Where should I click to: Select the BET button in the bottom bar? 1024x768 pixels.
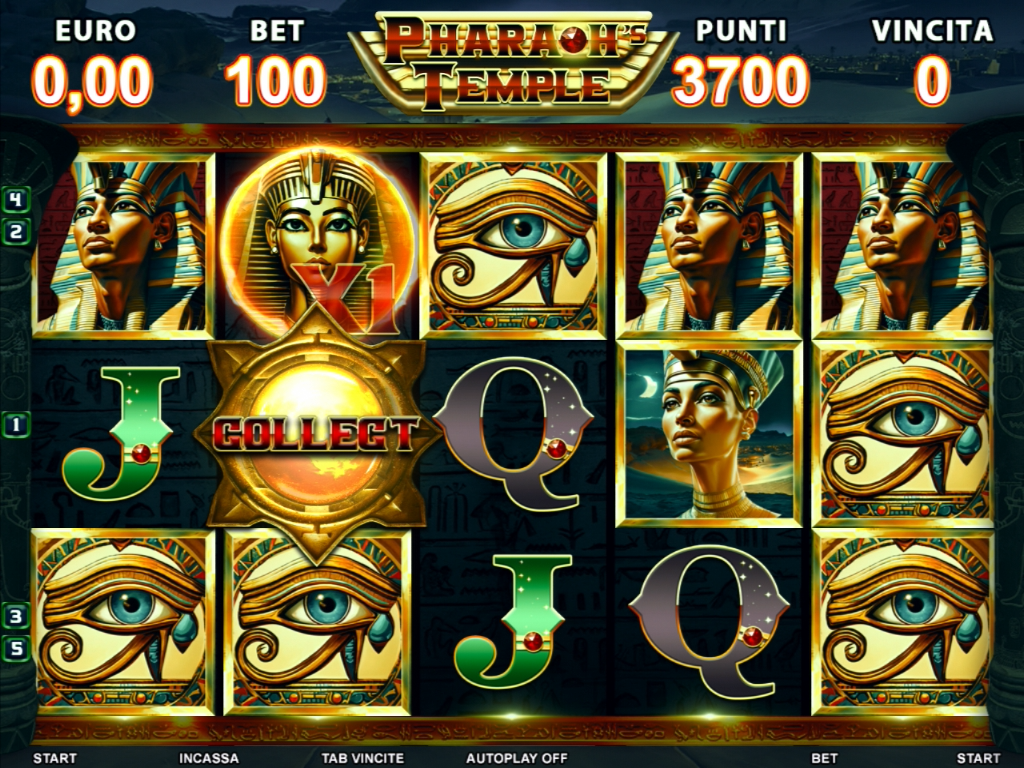coord(825,758)
